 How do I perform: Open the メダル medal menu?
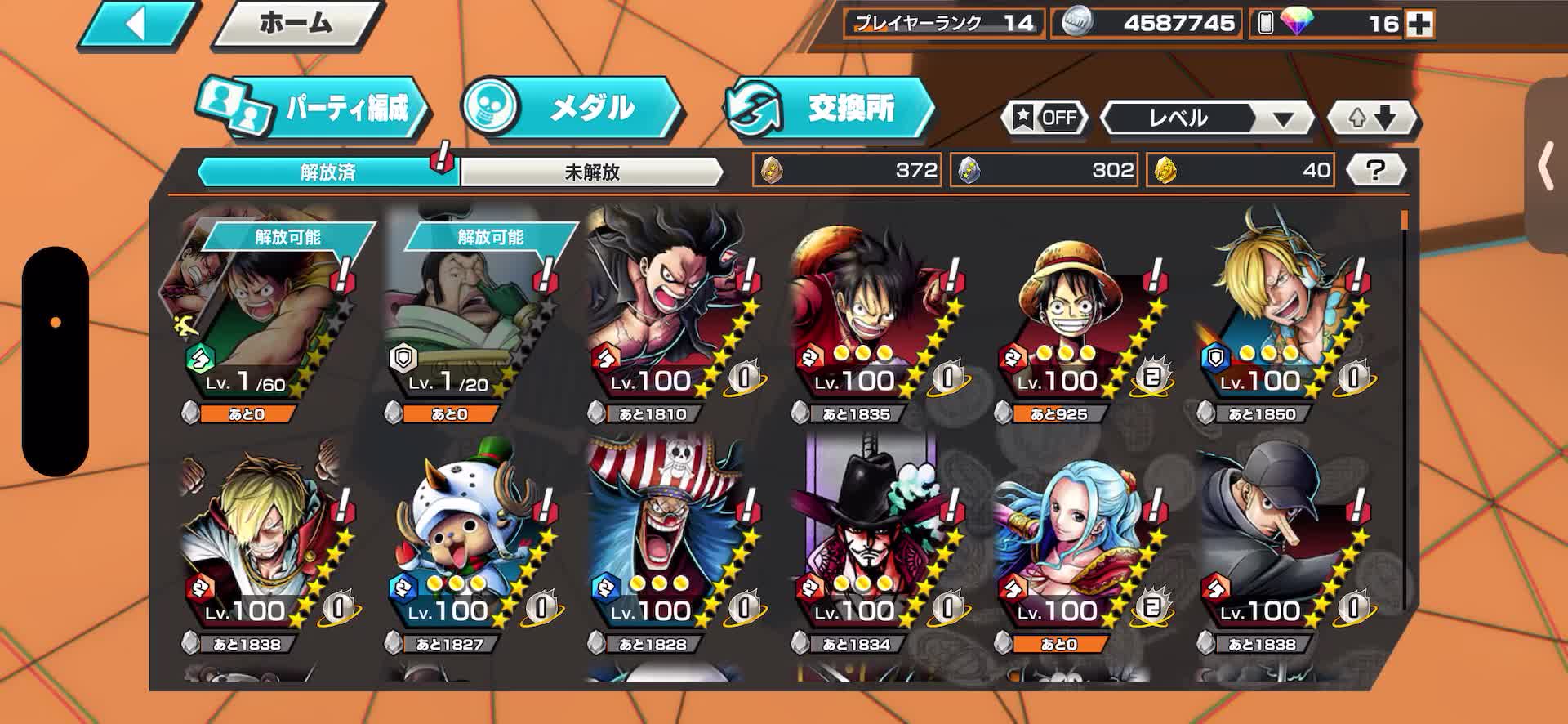(x=572, y=108)
